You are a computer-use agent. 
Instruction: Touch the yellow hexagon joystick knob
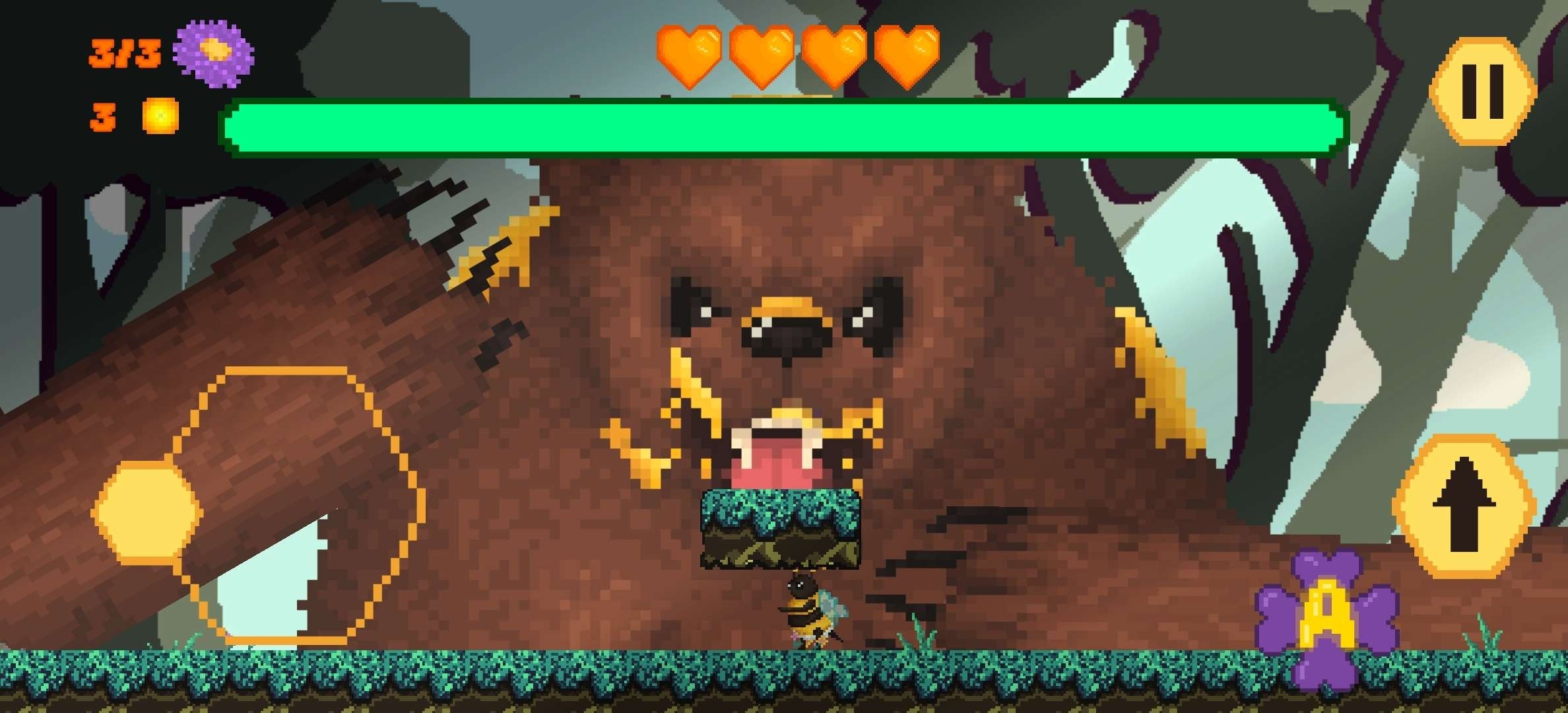(147, 510)
